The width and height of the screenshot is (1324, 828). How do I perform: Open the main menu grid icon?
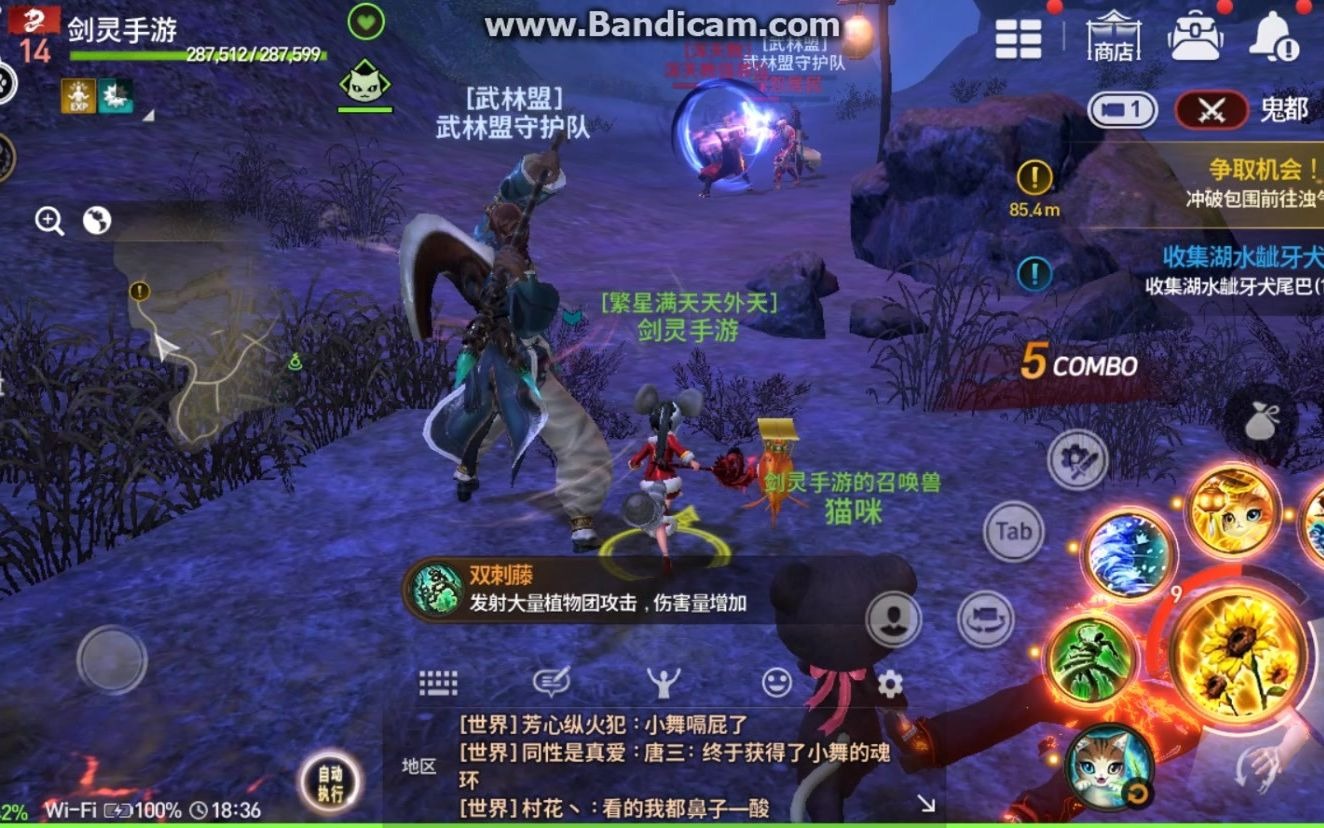1018,38
